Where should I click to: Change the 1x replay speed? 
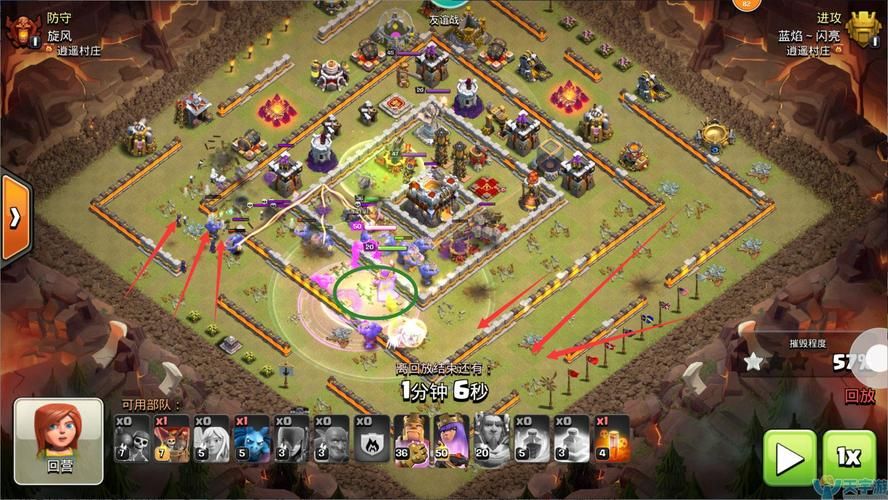[x=848, y=457]
